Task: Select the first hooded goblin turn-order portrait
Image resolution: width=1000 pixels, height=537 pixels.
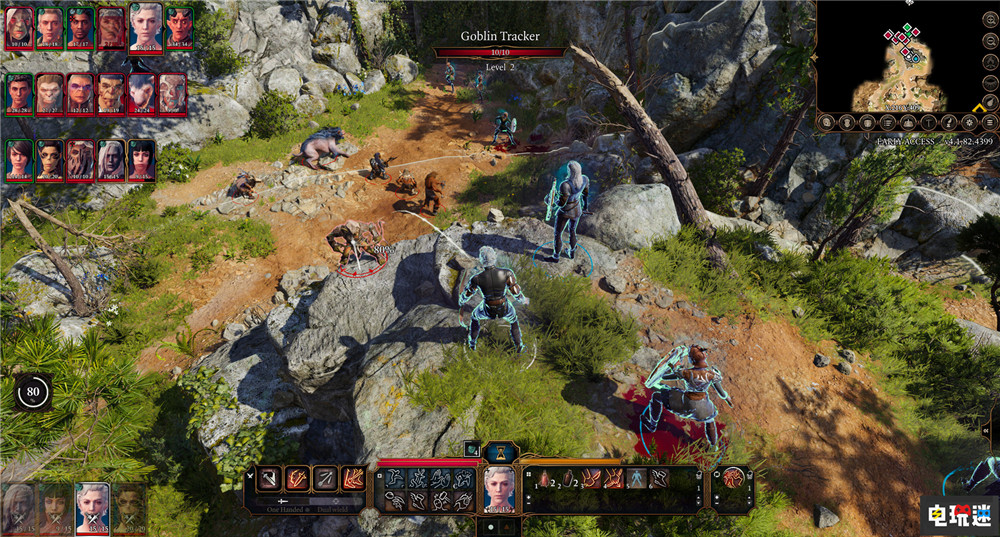Action: click(20, 29)
